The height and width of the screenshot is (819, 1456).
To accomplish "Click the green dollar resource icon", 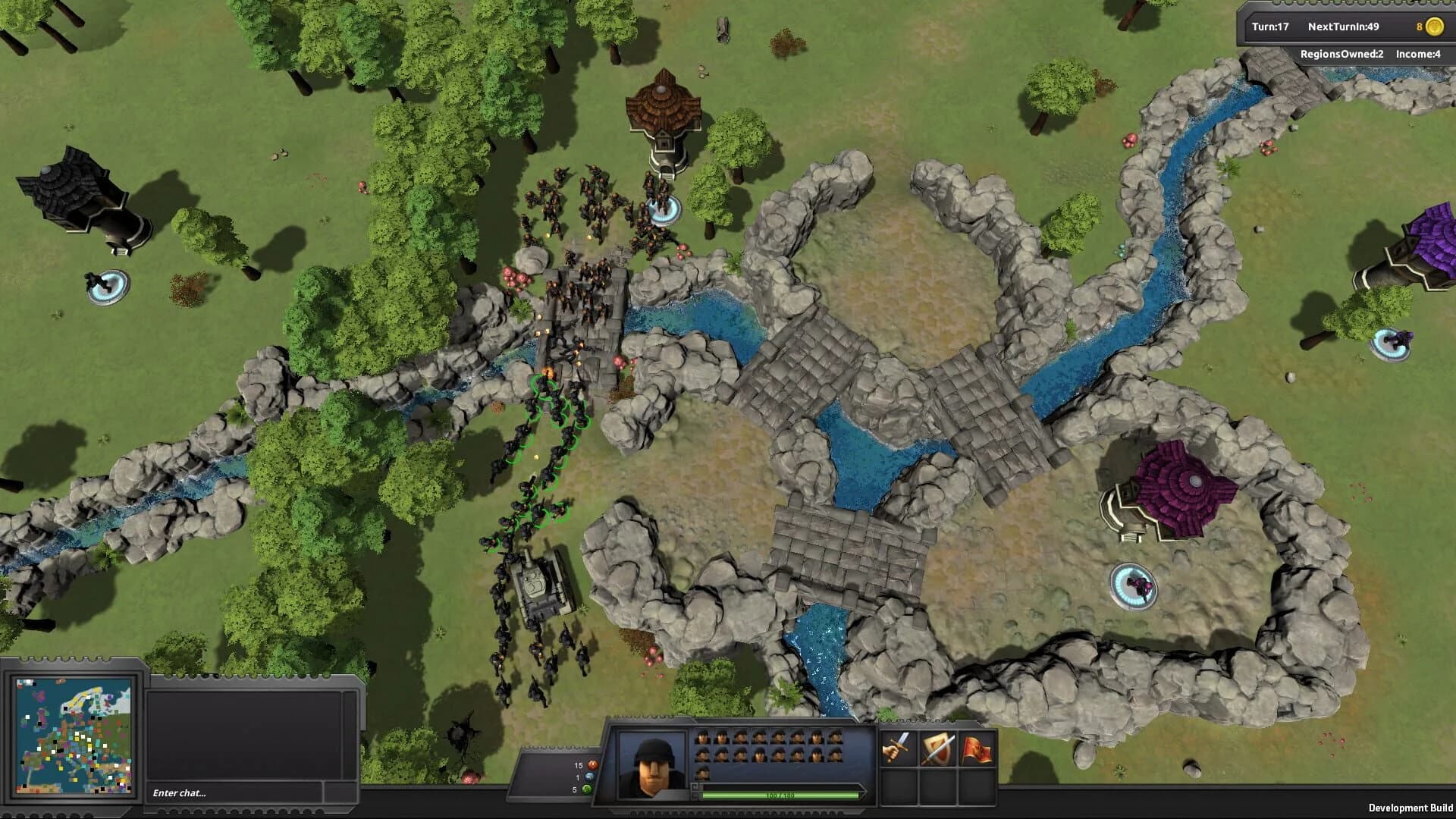I will click(x=586, y=789).
